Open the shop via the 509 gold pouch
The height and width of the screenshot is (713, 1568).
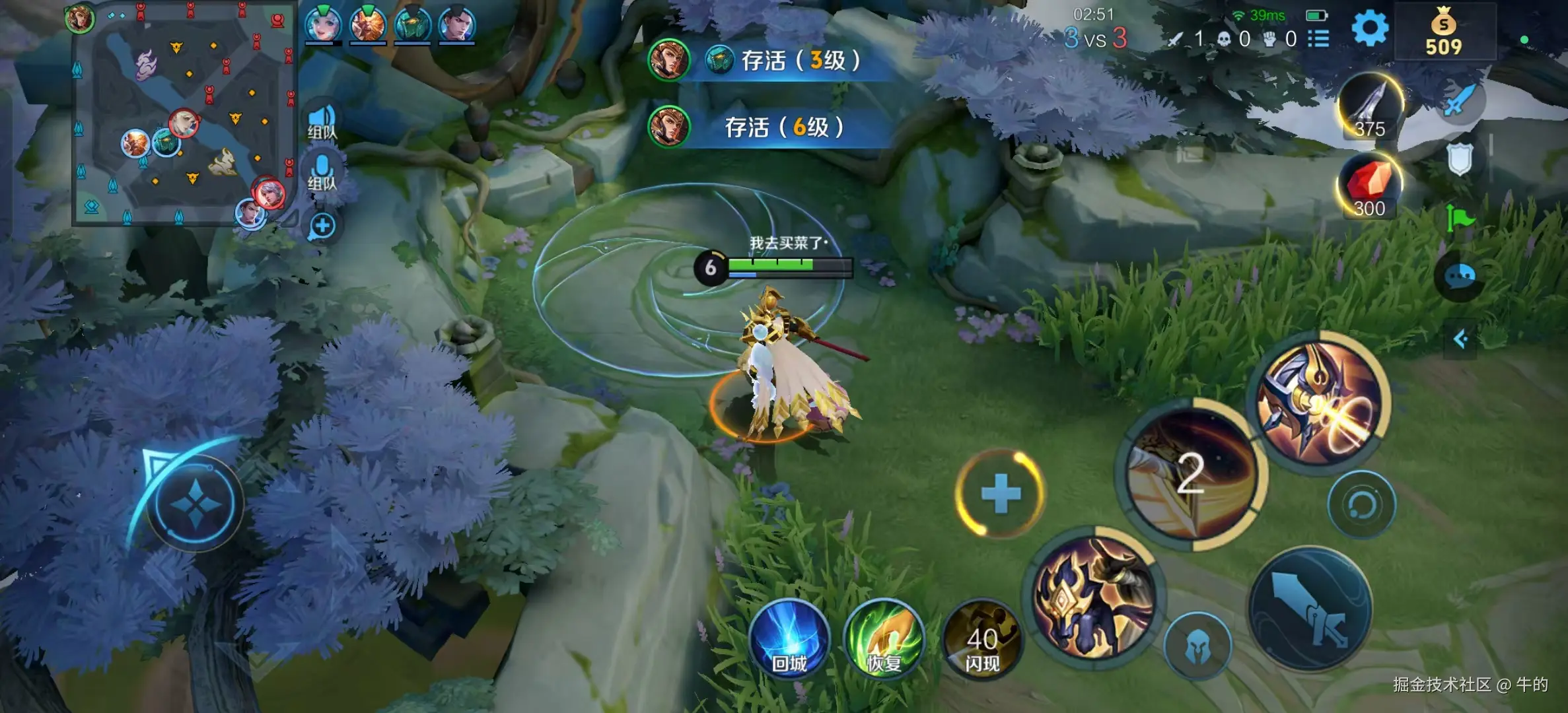point(1444,30)
